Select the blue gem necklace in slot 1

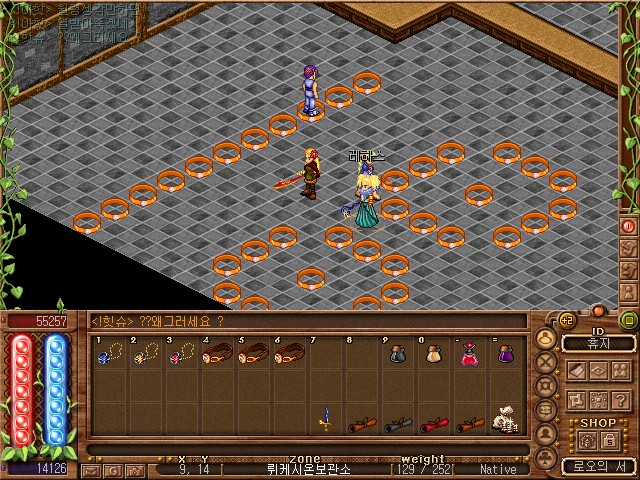[109, 354]
